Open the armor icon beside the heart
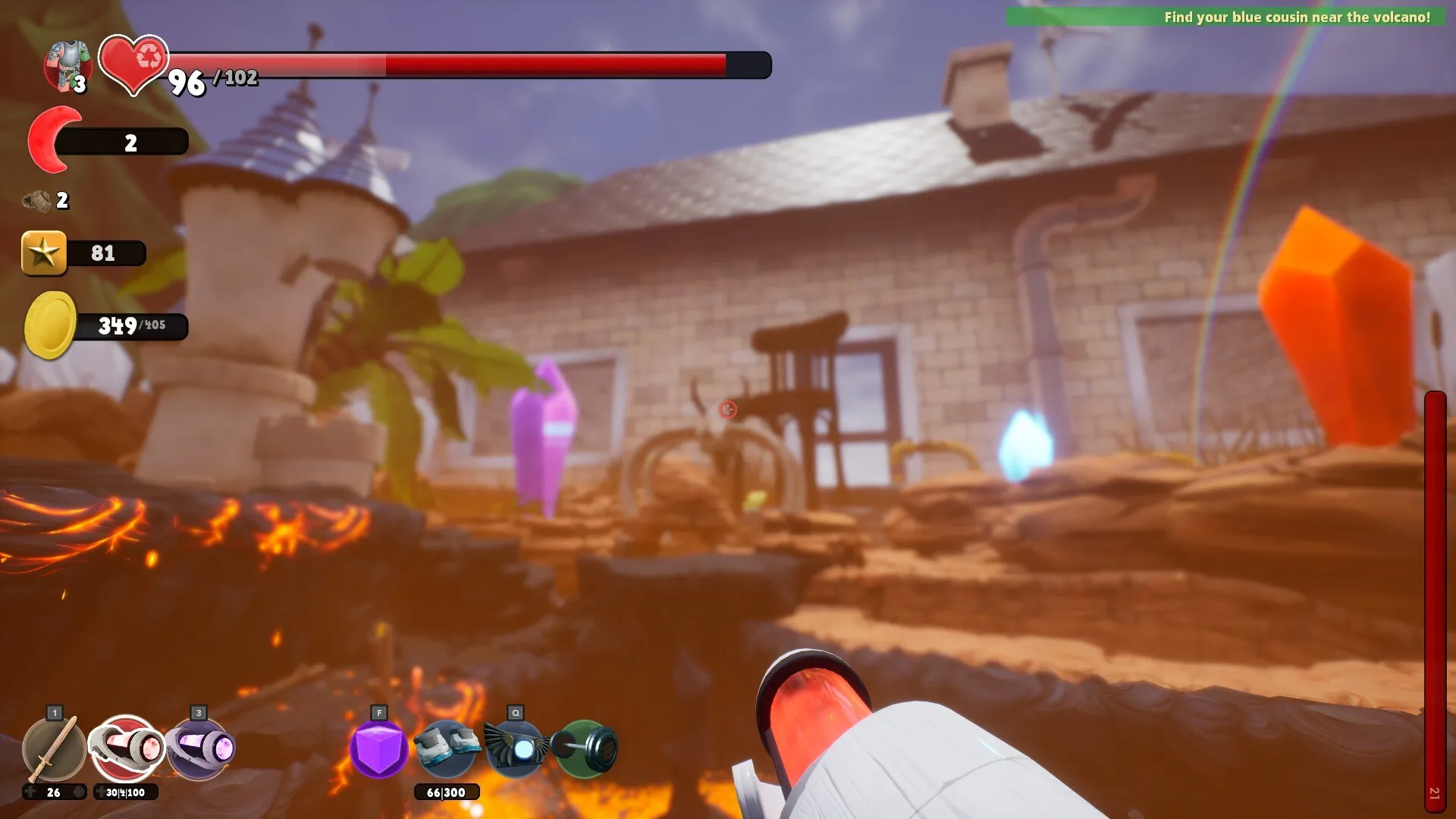Screen dimensions: 1456x819 click(67, 66)
